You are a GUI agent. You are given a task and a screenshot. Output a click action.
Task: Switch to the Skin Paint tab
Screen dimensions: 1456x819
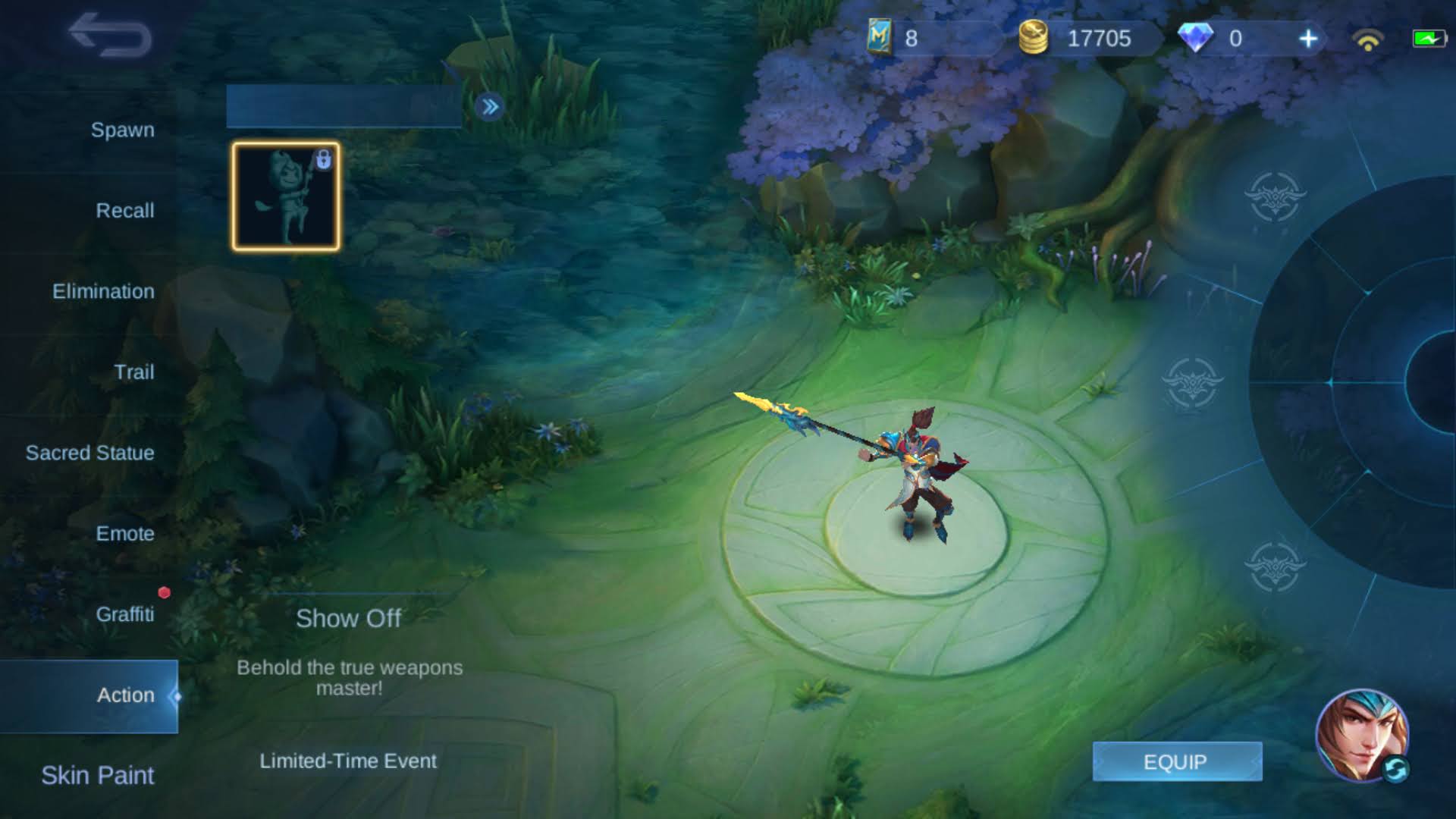[x=97, y=776]
